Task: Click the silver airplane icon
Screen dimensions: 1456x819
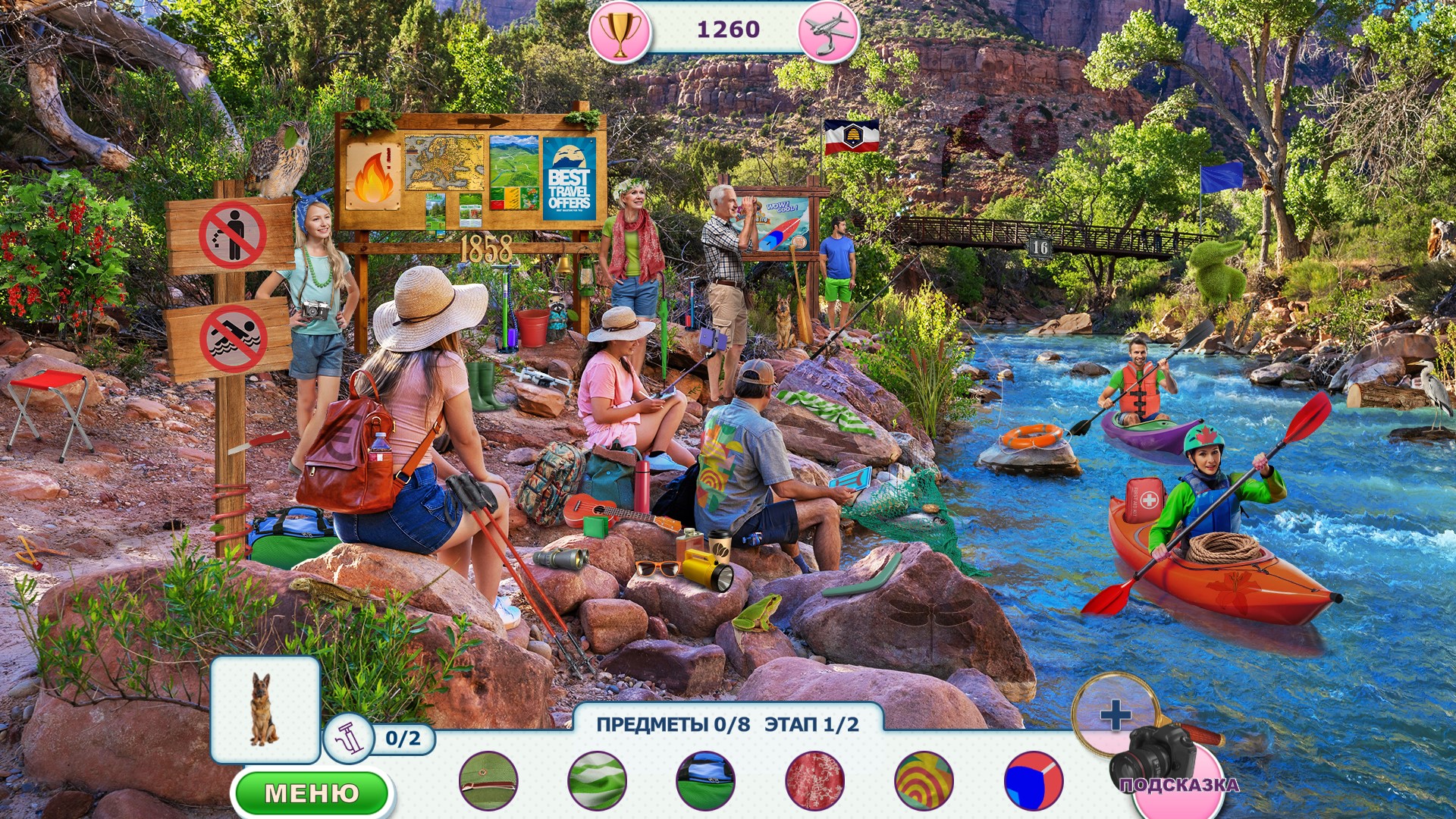Action: click(x=827, y=32)
